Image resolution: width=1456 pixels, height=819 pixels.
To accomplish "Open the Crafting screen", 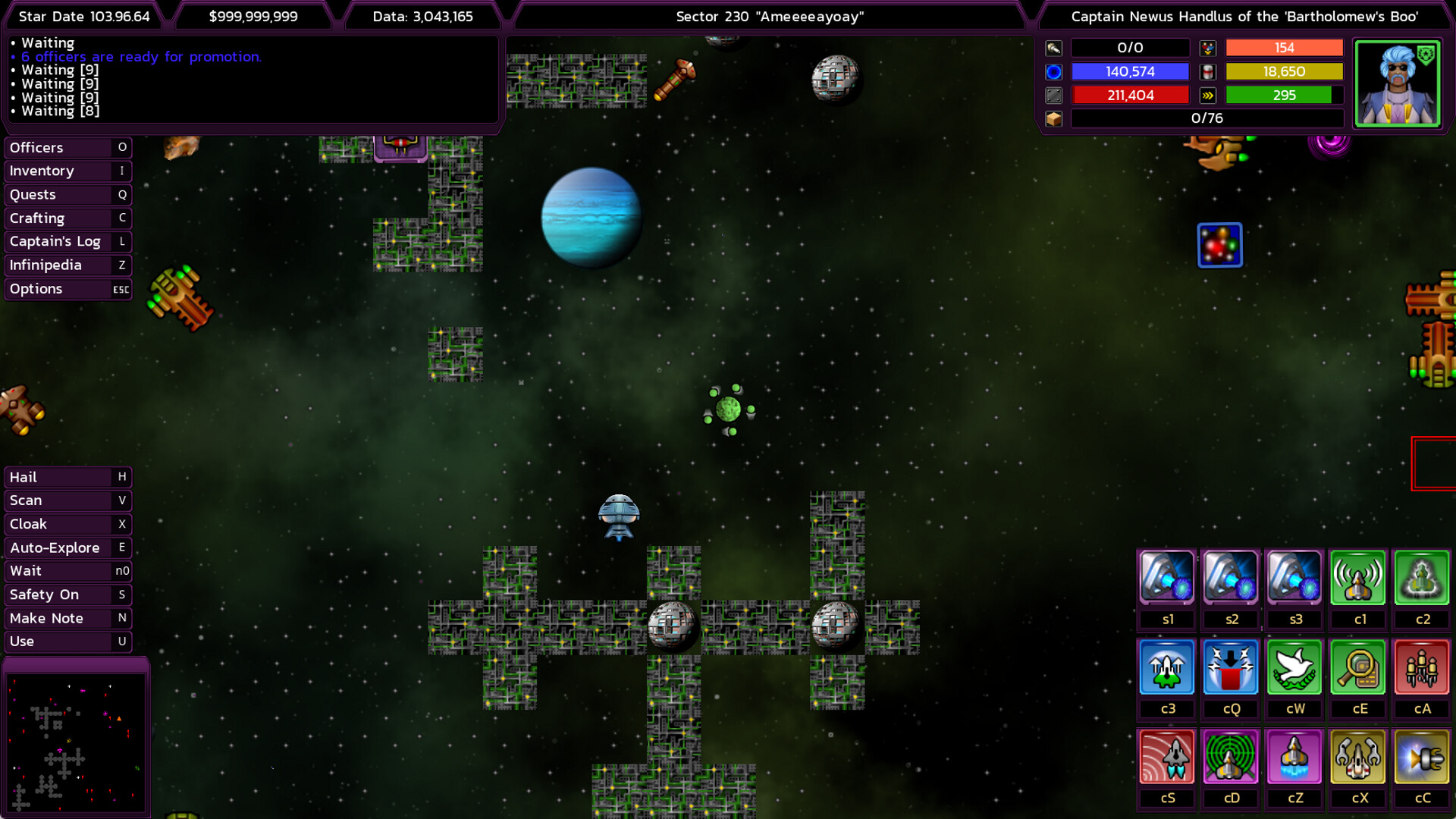I will click(x=67, y=218).
